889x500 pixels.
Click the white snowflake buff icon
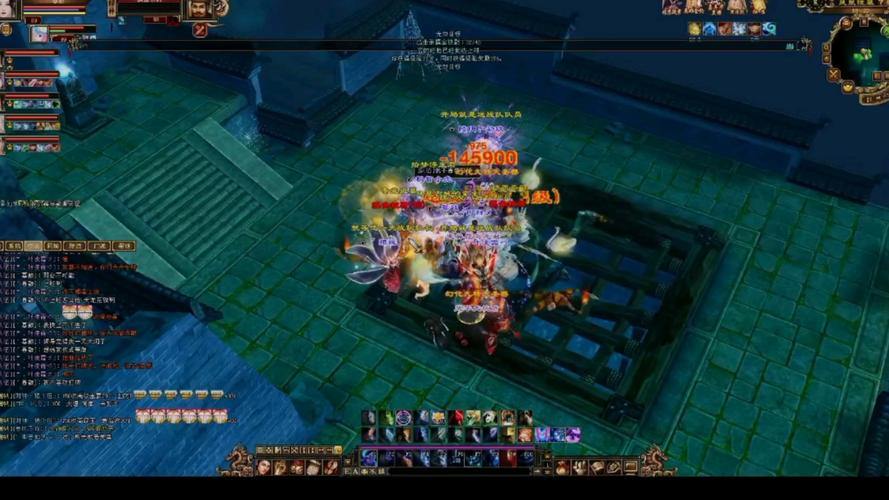(739, 30)
